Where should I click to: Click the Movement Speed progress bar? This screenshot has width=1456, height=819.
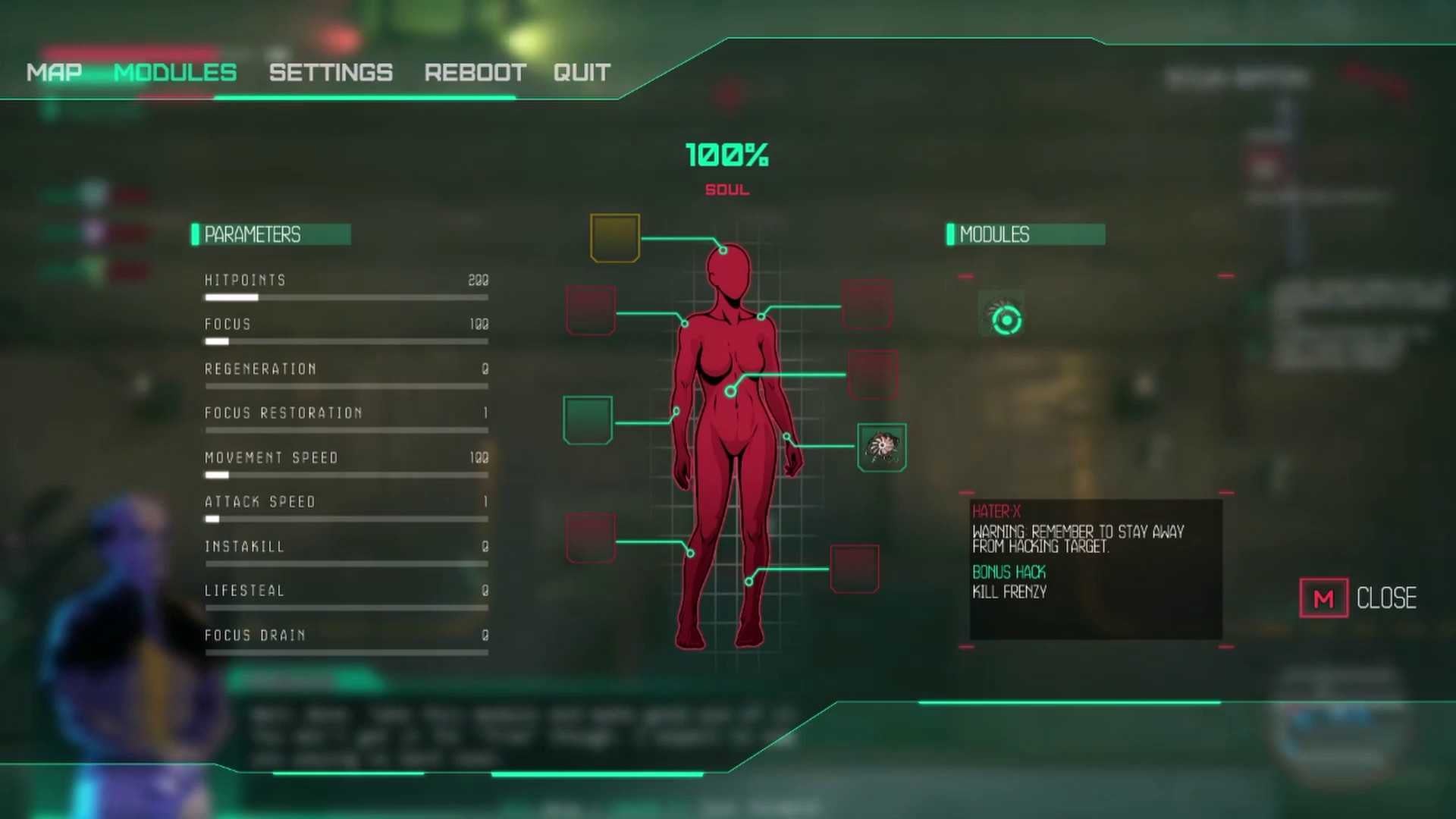(x=346, y=475)
